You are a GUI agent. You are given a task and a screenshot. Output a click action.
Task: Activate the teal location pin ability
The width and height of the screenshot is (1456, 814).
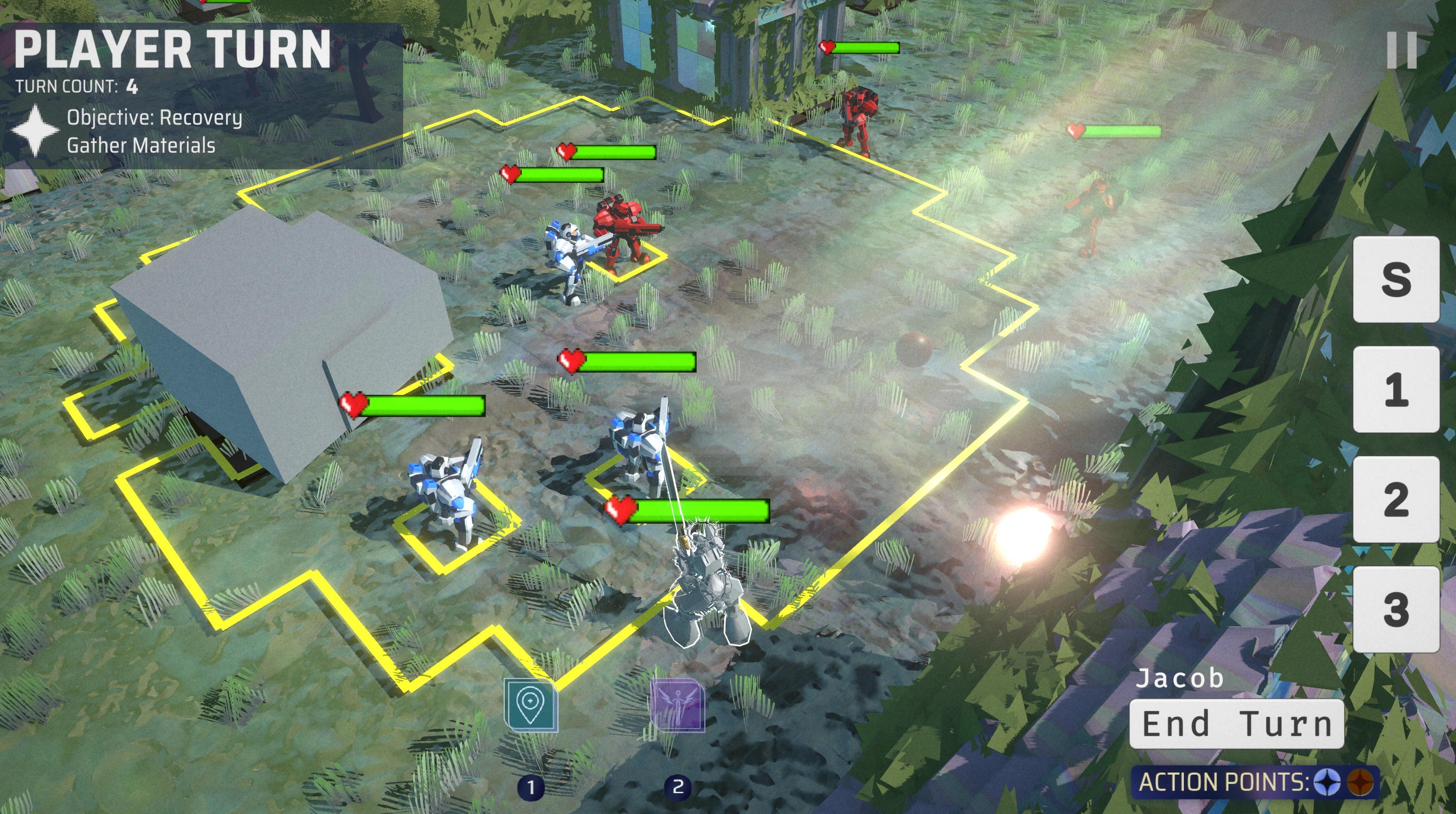[530, 705]
